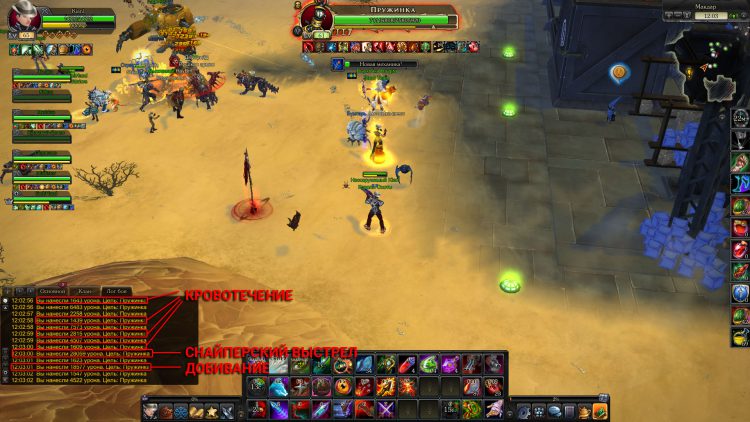Open the Основной chat tab
This screenshot has width=750, height=422.
(x=51, y=290)
